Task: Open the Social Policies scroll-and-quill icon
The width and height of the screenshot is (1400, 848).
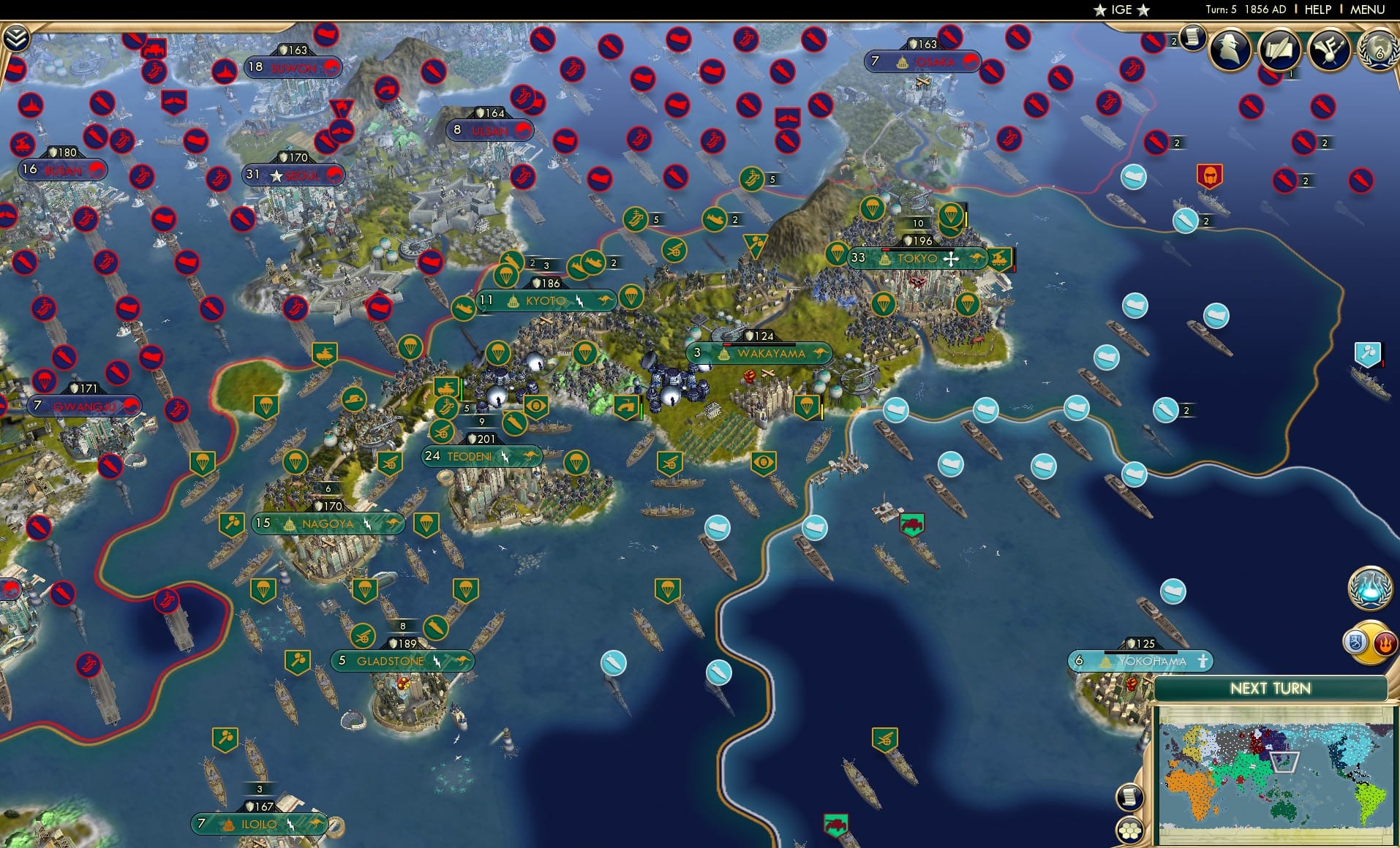Action: click(x=1279, y=50)
